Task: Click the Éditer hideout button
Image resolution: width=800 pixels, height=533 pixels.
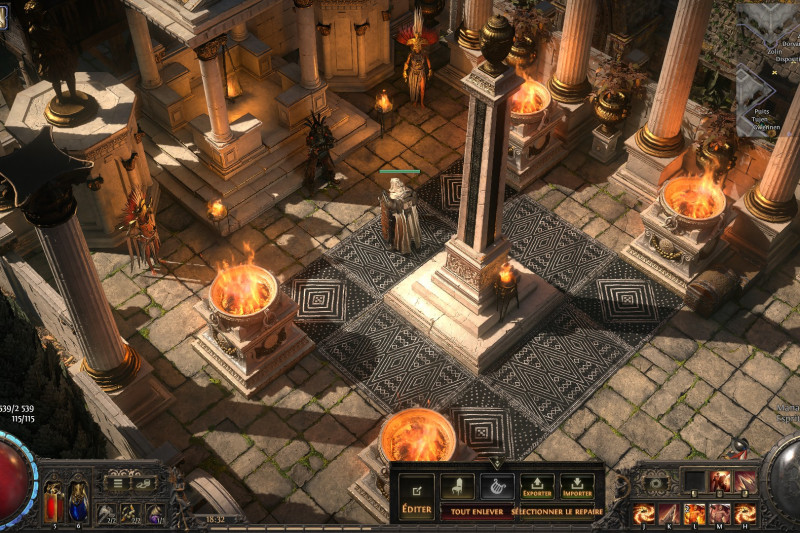Action: 416,496
